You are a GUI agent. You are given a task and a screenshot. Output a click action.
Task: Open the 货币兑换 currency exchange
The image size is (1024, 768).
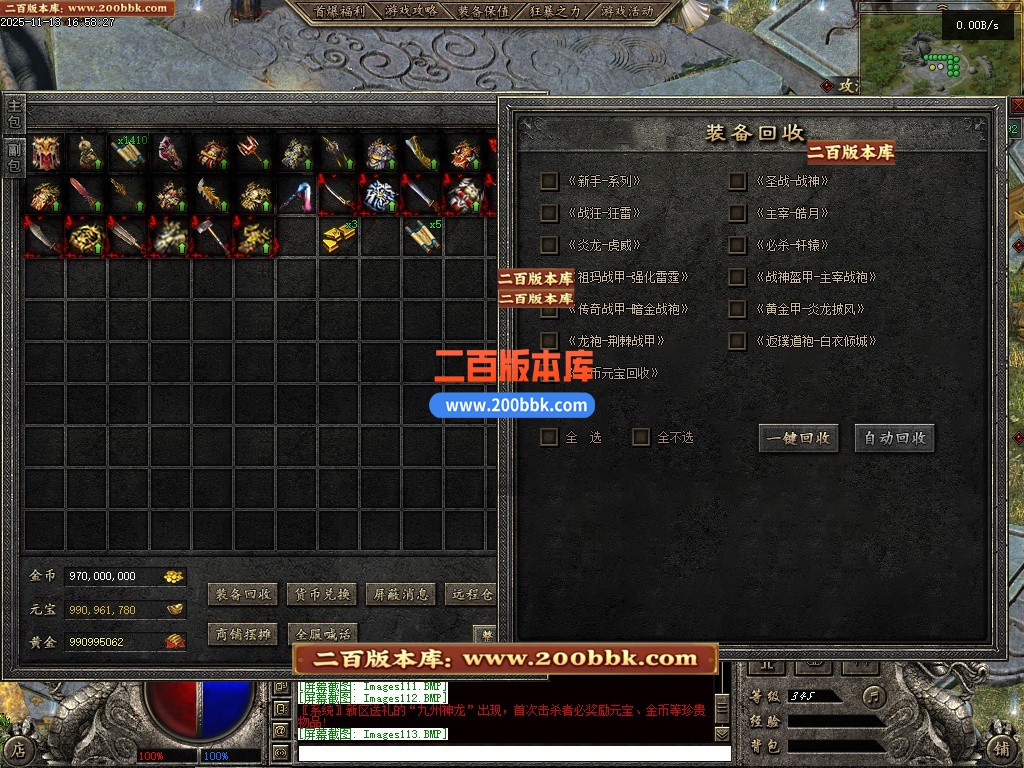321,594
